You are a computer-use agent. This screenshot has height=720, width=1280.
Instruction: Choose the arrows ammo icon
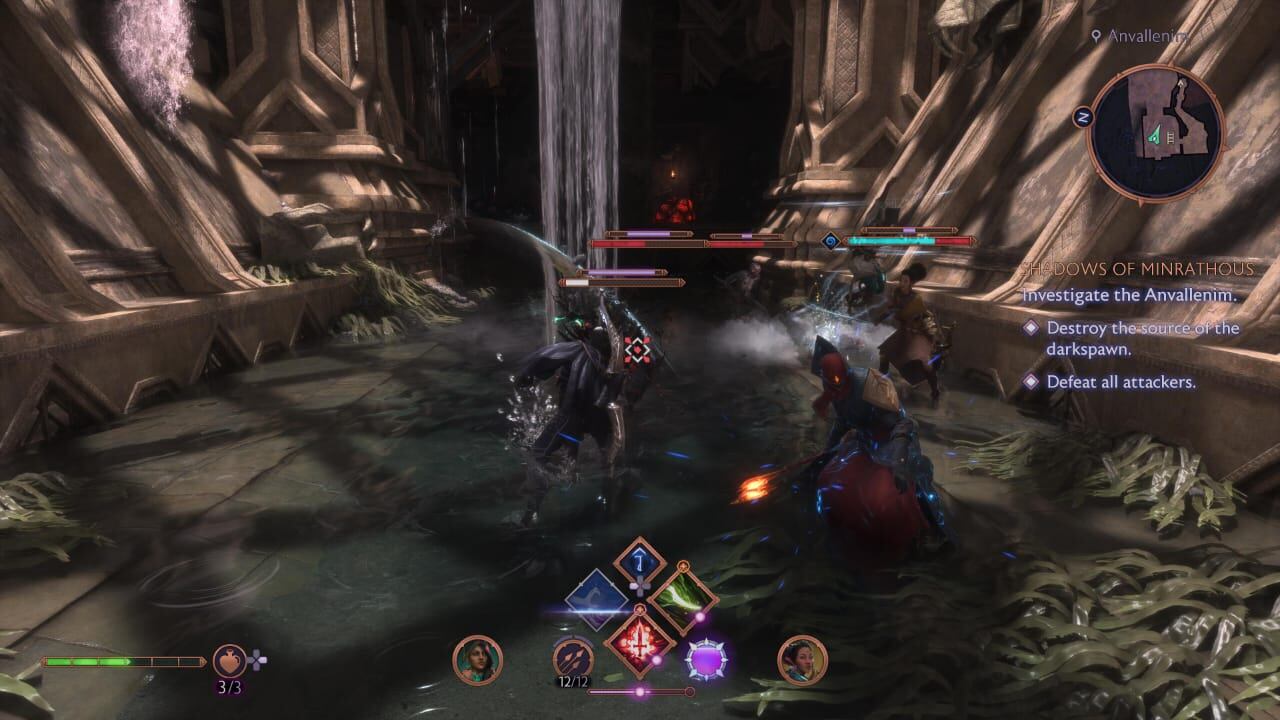573,658
